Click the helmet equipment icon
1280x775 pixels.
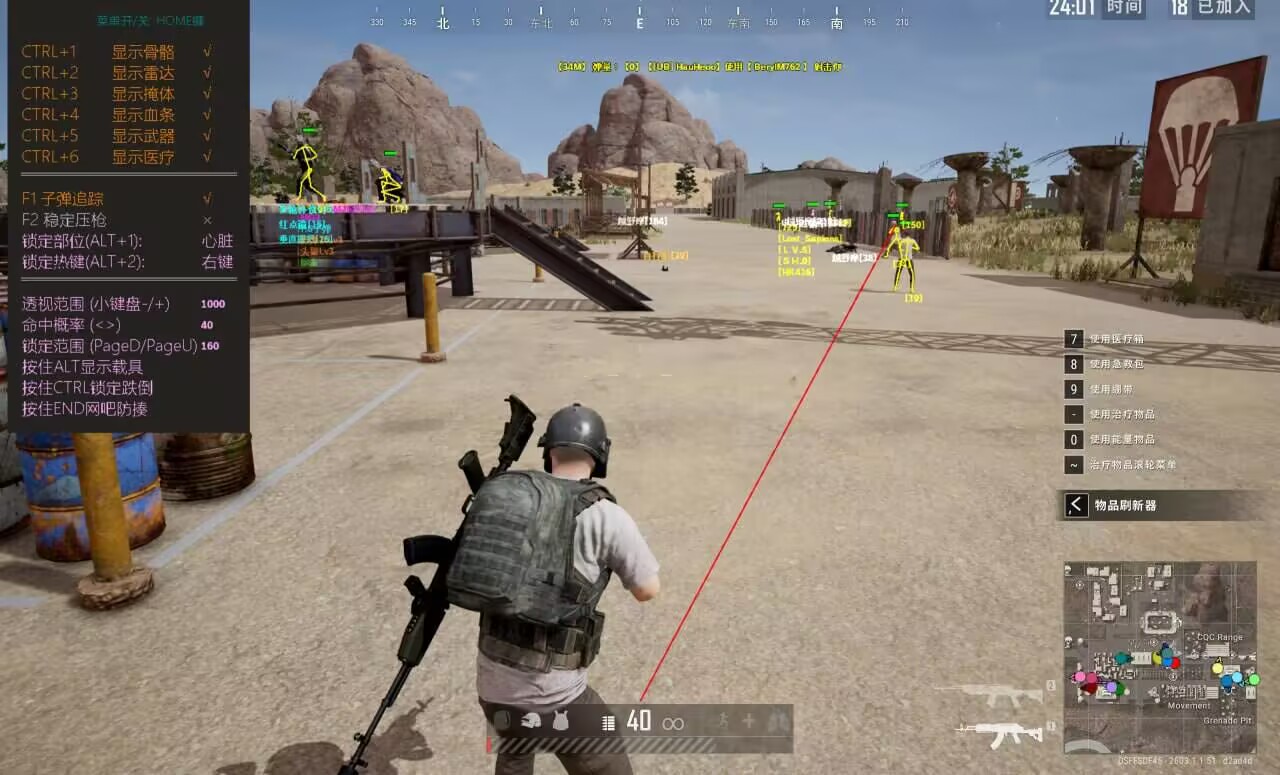click(x=531, y=720)
